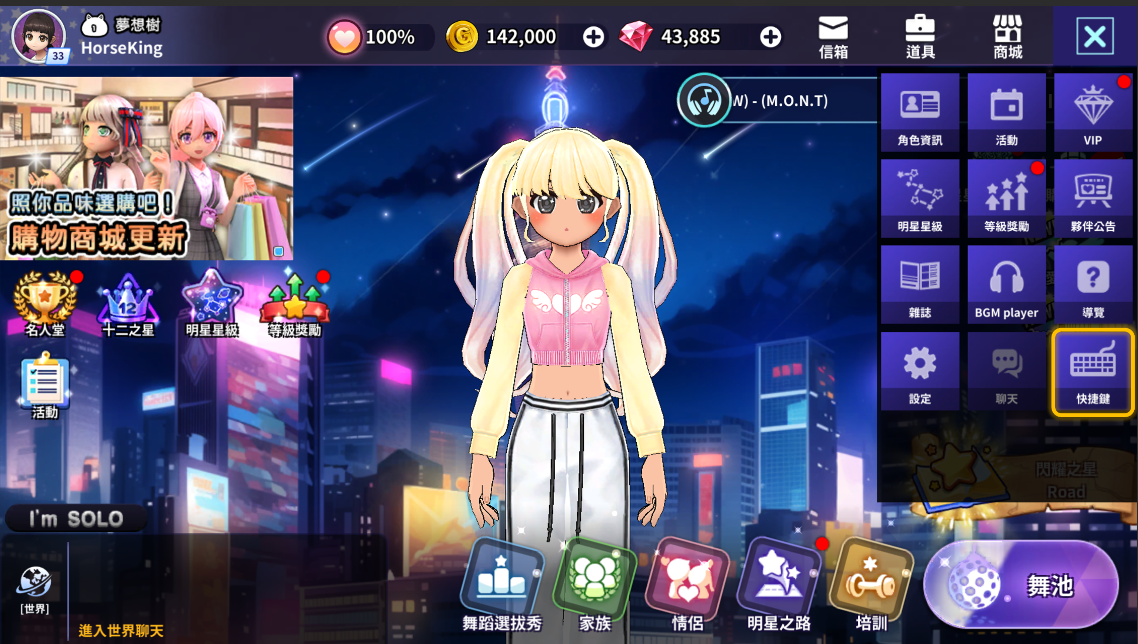Open the 雜誌 magazine tile

920,285
